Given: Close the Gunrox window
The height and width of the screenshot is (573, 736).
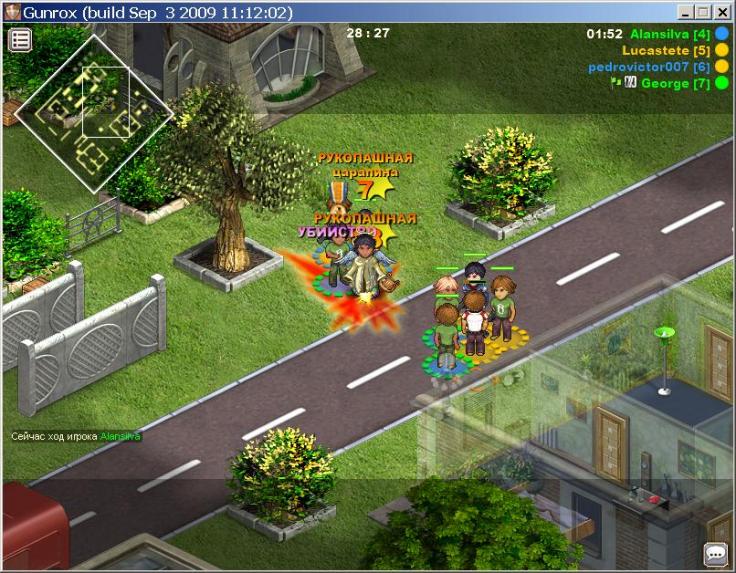Looking at the screenshot, I should [x=723, y=12].
